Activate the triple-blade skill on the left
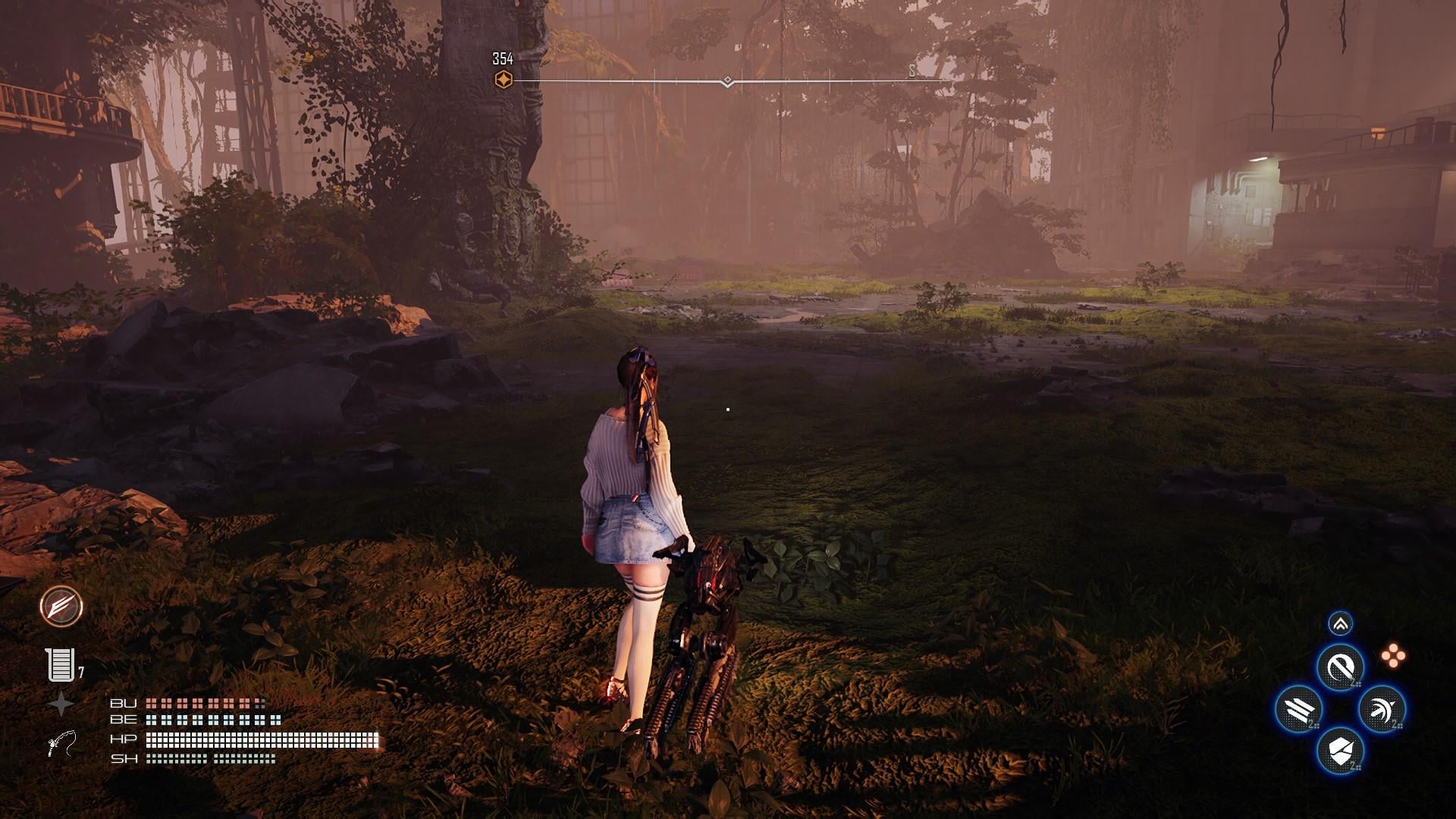The image size is (1456, 819). coord(1299,710)
